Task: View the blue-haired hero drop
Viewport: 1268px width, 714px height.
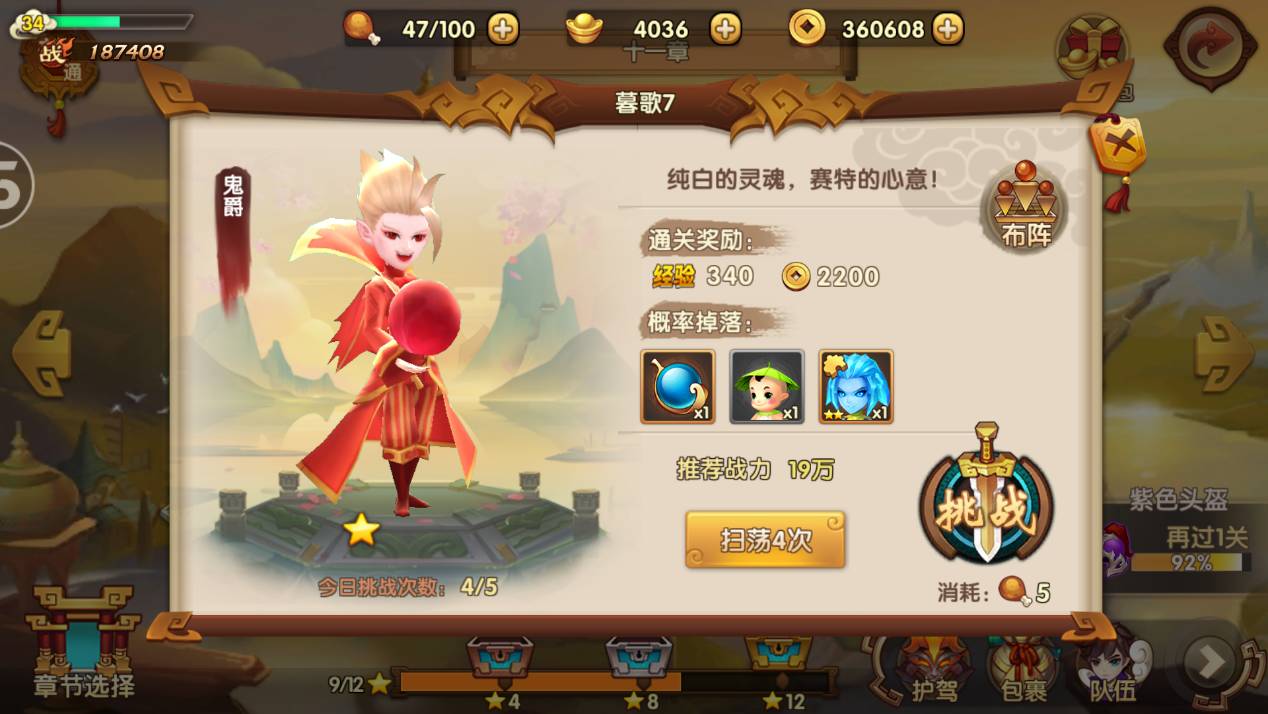Action: click(x=855, y=386)
